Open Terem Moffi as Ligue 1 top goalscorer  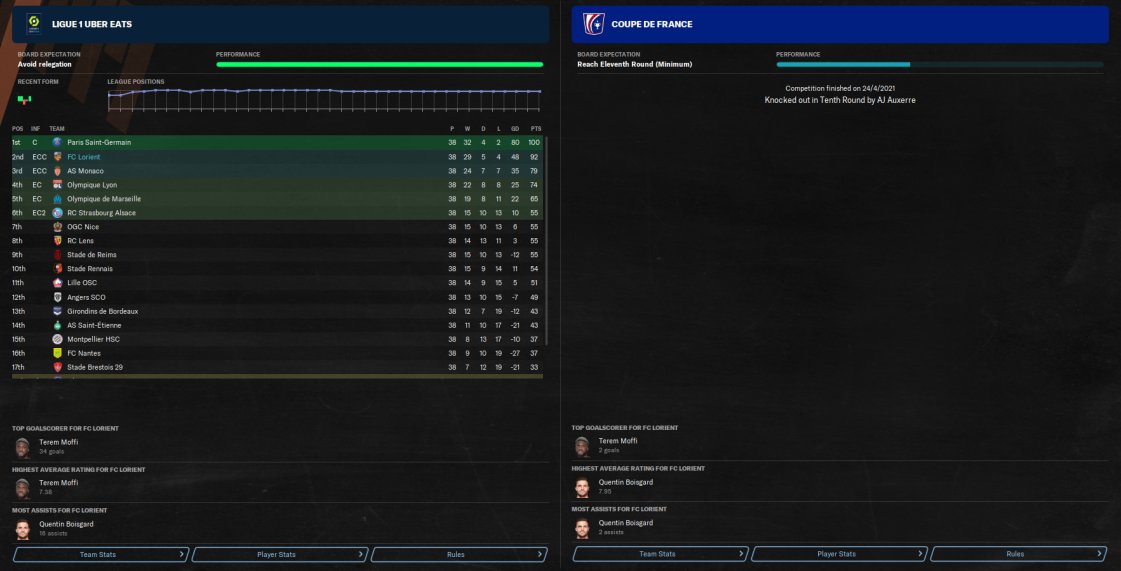(x=58, y=441)
